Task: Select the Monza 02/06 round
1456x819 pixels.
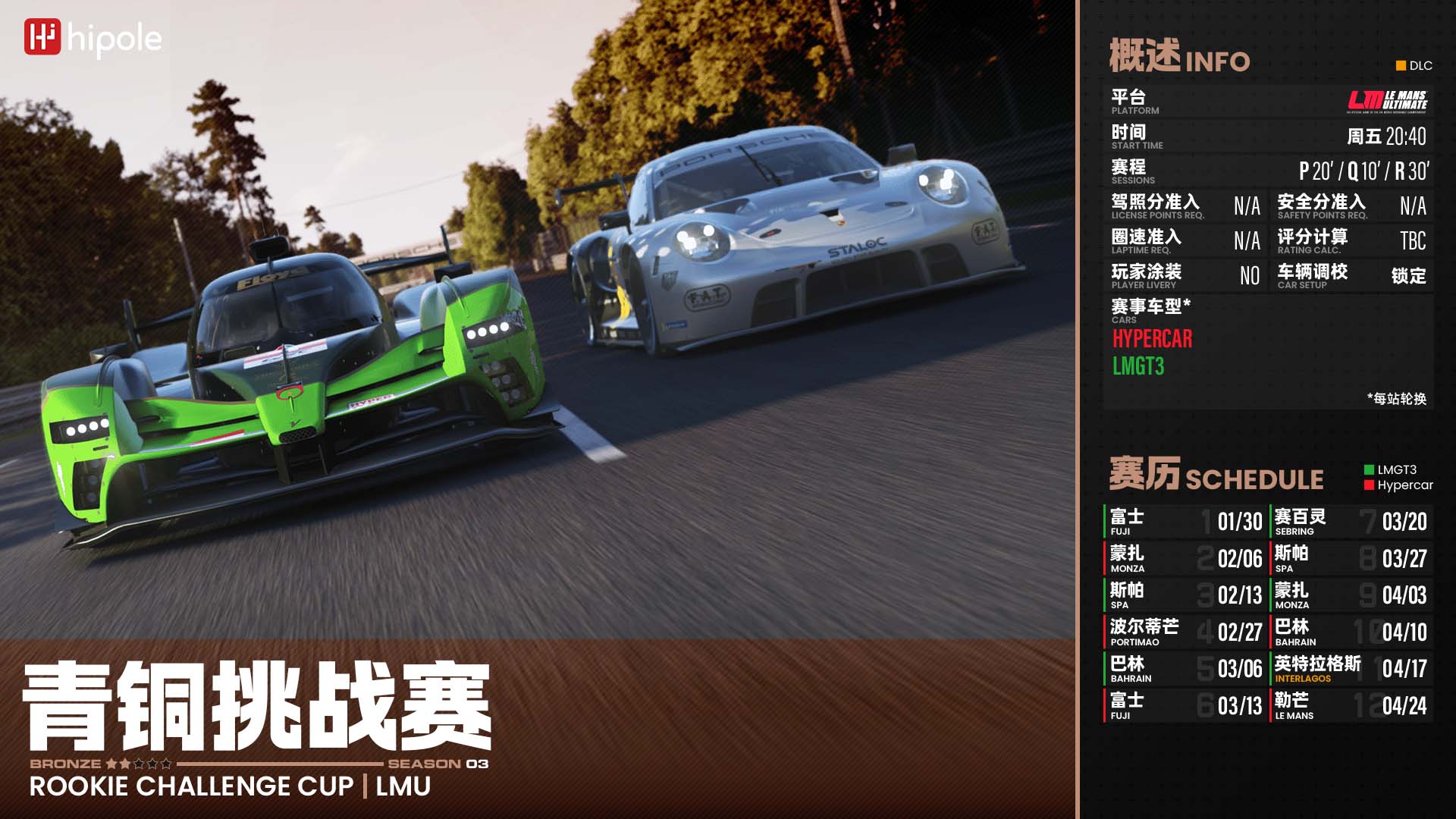Action: 1185,559
